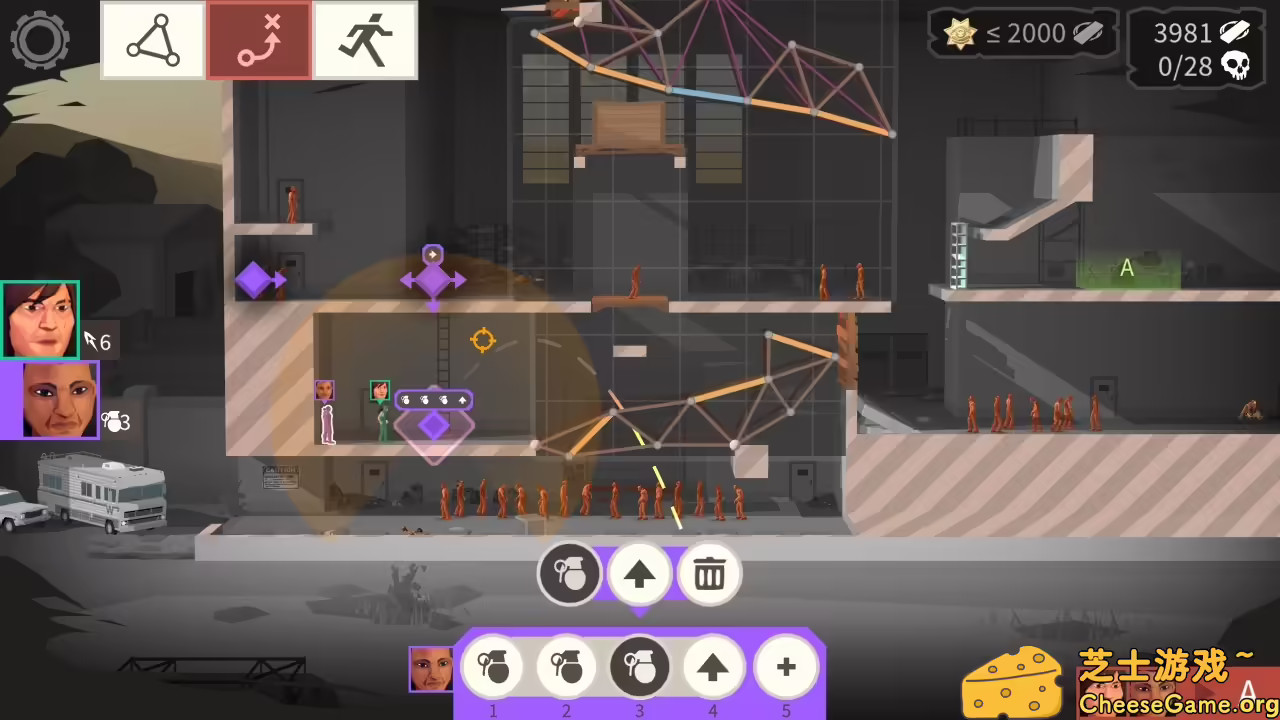This screenshot has height=720, width=1280.
Task: Select the grenade in hotbar slot 2
Action: pos(566,667)
